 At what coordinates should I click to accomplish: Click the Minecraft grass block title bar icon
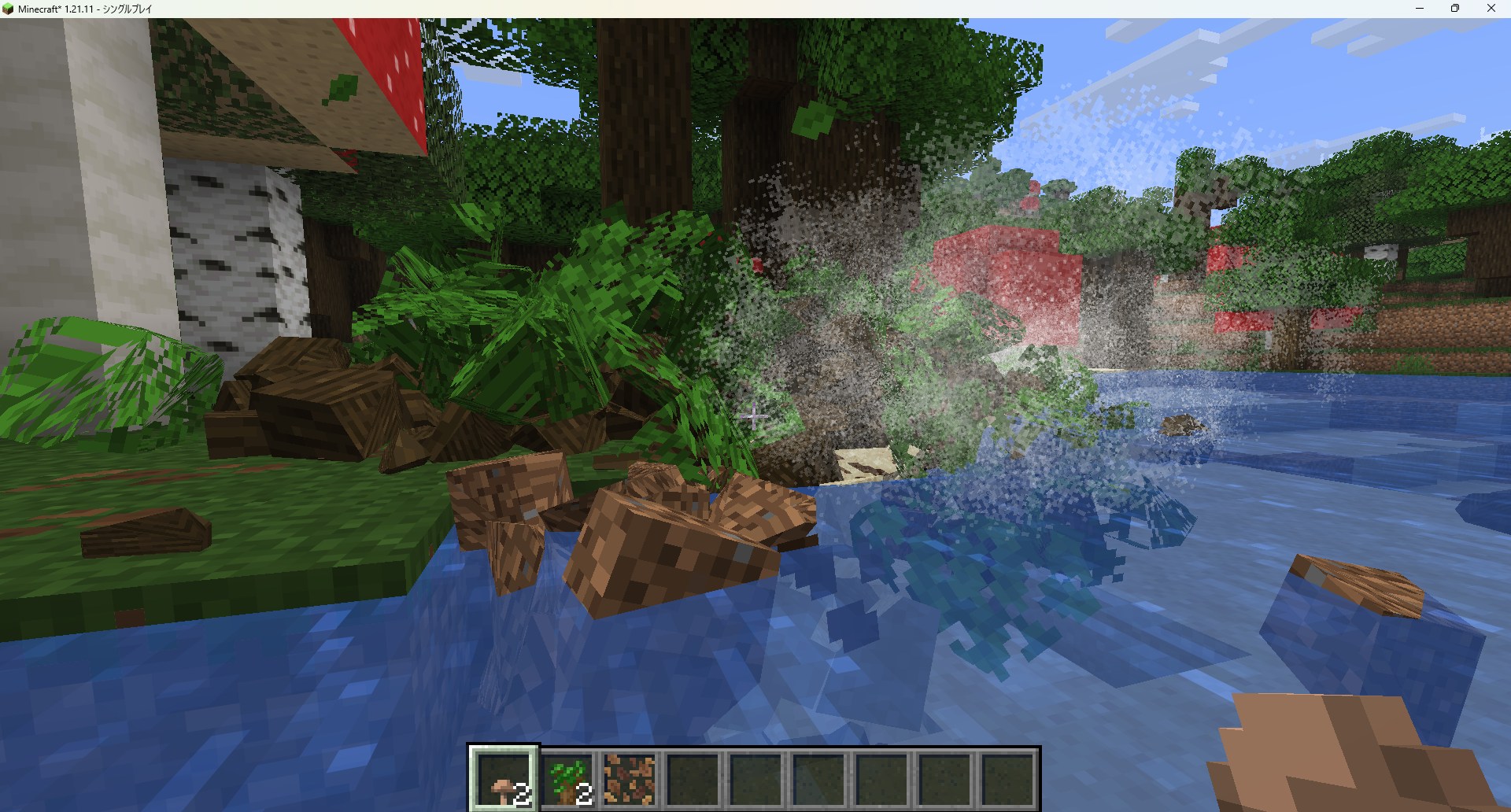pos(9,9)
